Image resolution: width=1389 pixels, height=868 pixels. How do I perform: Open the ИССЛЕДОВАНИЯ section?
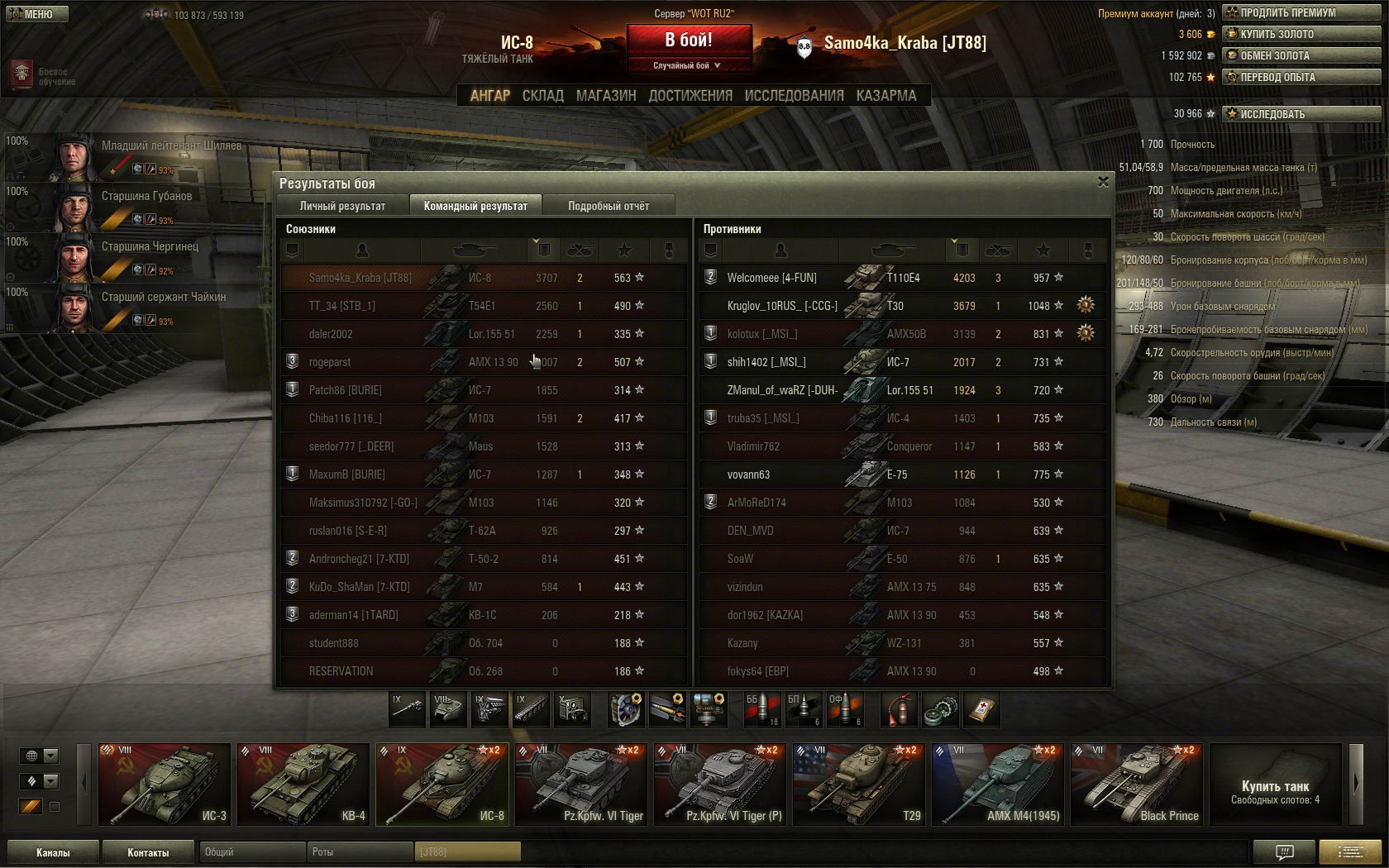click(794, 96)
